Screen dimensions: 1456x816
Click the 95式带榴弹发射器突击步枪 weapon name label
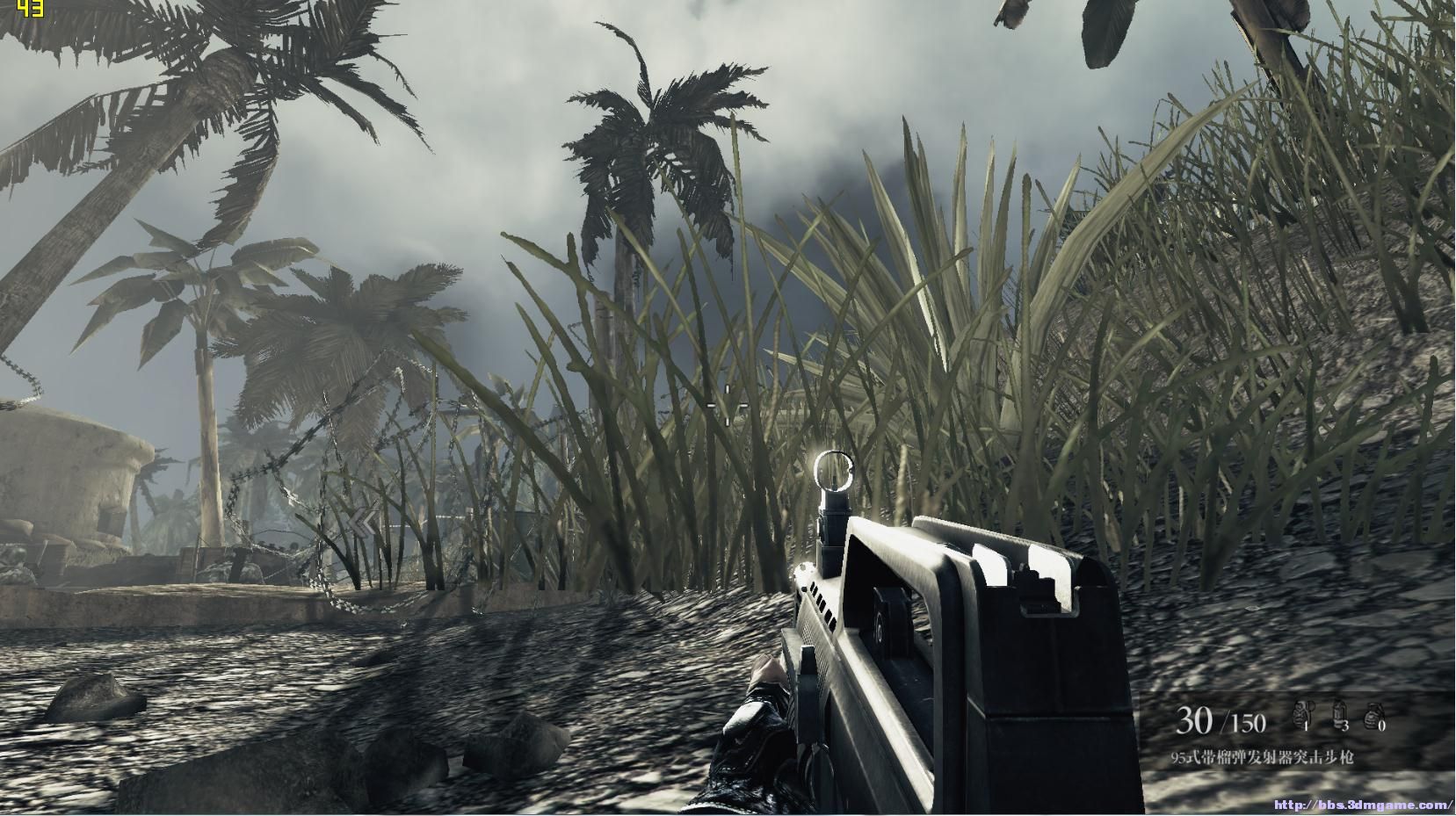tap(1262, 758)
